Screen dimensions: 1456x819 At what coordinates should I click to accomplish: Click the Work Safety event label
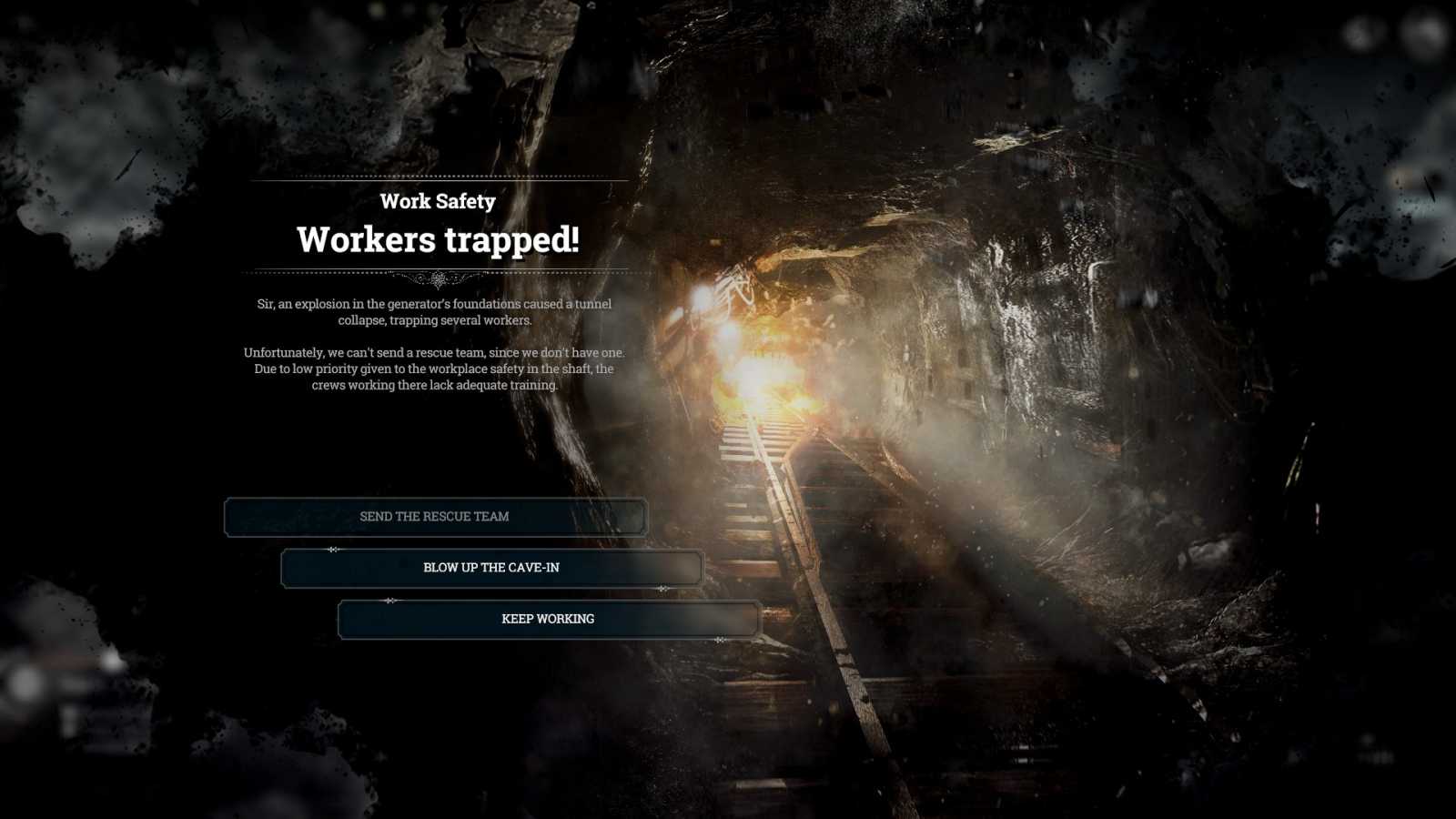click(x=440, y=201)
